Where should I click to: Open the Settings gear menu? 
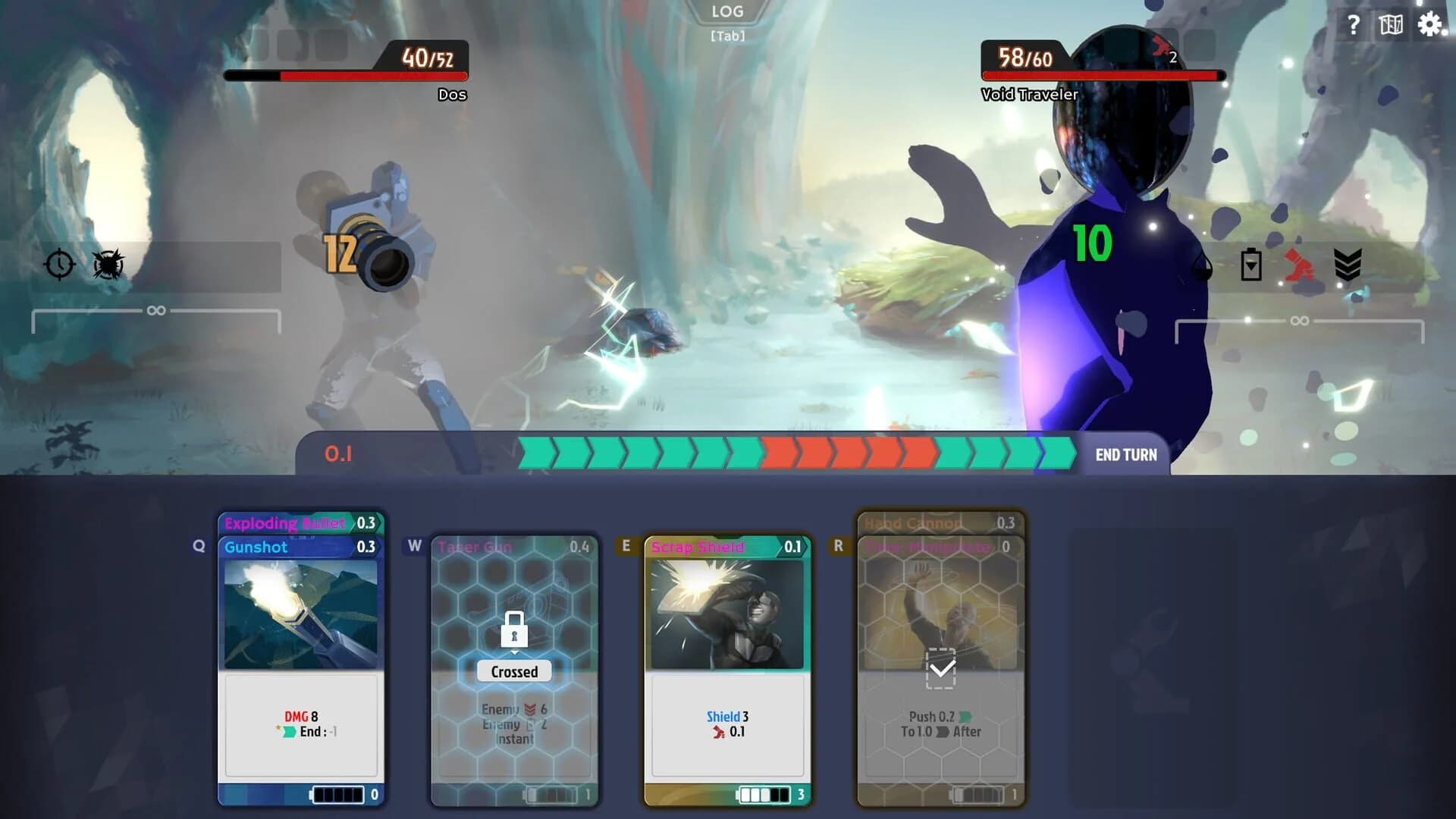pyautogui.click(x=1430, y=24)
